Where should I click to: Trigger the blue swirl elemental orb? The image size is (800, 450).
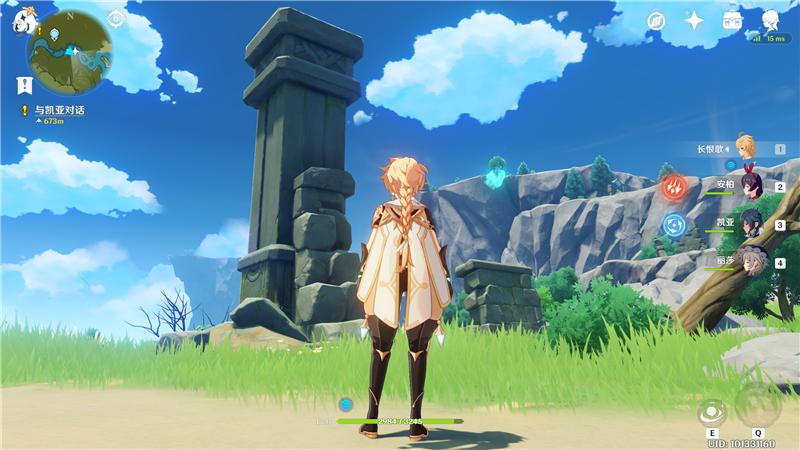coord(675,224)
